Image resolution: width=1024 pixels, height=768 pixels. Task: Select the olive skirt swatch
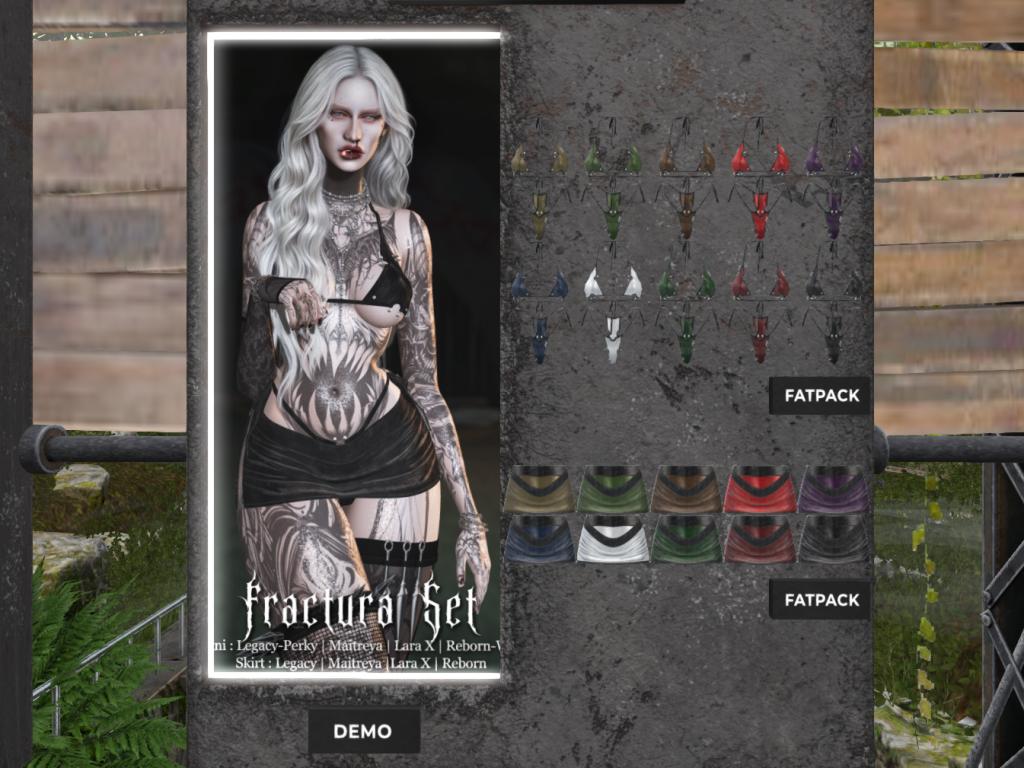[539, 490]
